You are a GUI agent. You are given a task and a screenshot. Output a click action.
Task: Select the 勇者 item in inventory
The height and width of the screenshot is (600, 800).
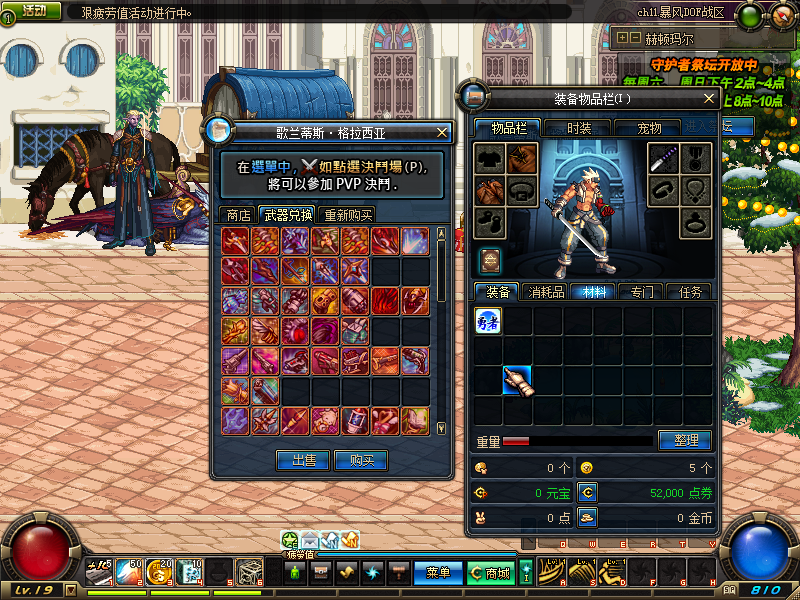point(488,320)
